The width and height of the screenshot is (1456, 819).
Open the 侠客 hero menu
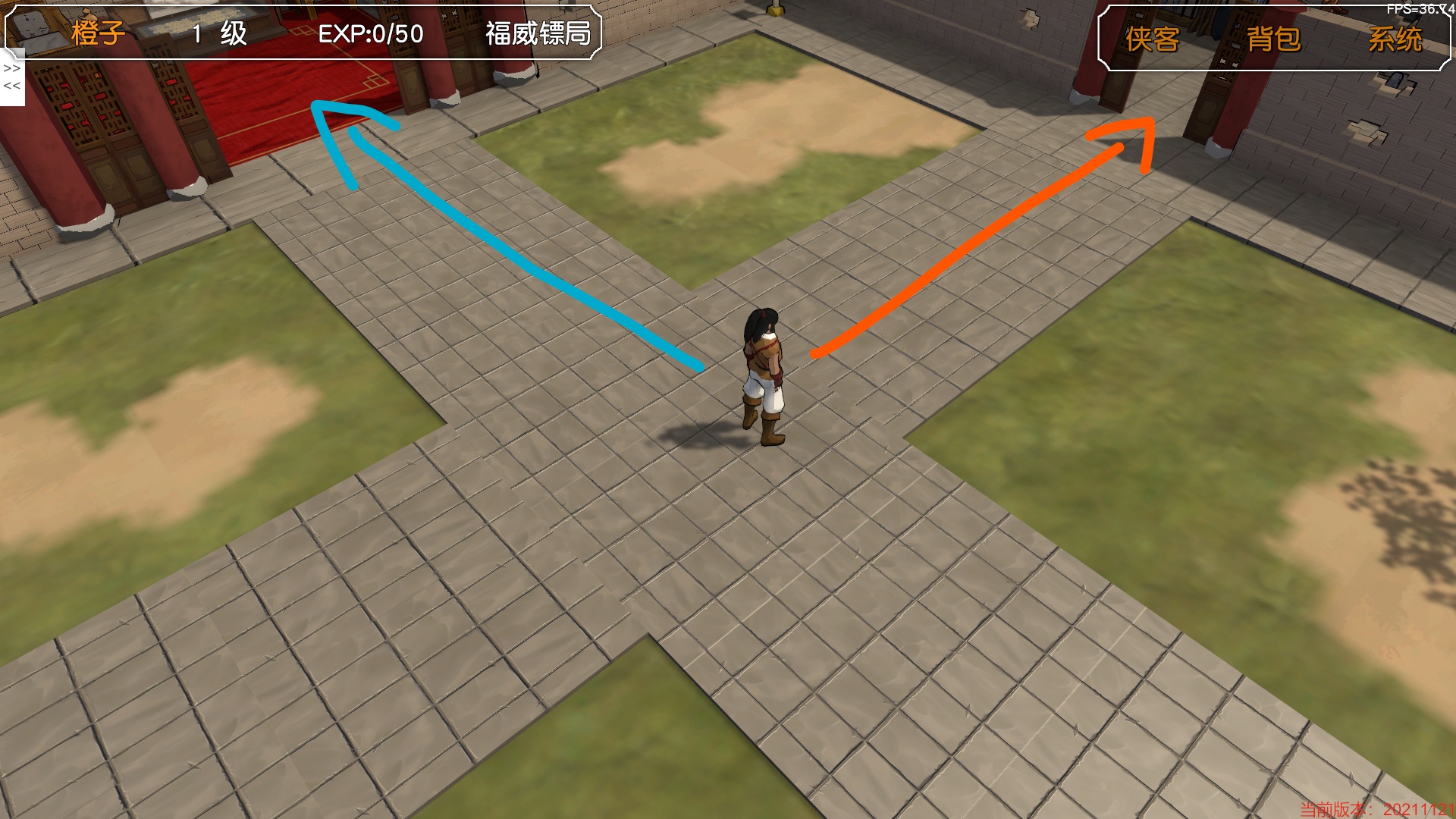[1152, 39]
